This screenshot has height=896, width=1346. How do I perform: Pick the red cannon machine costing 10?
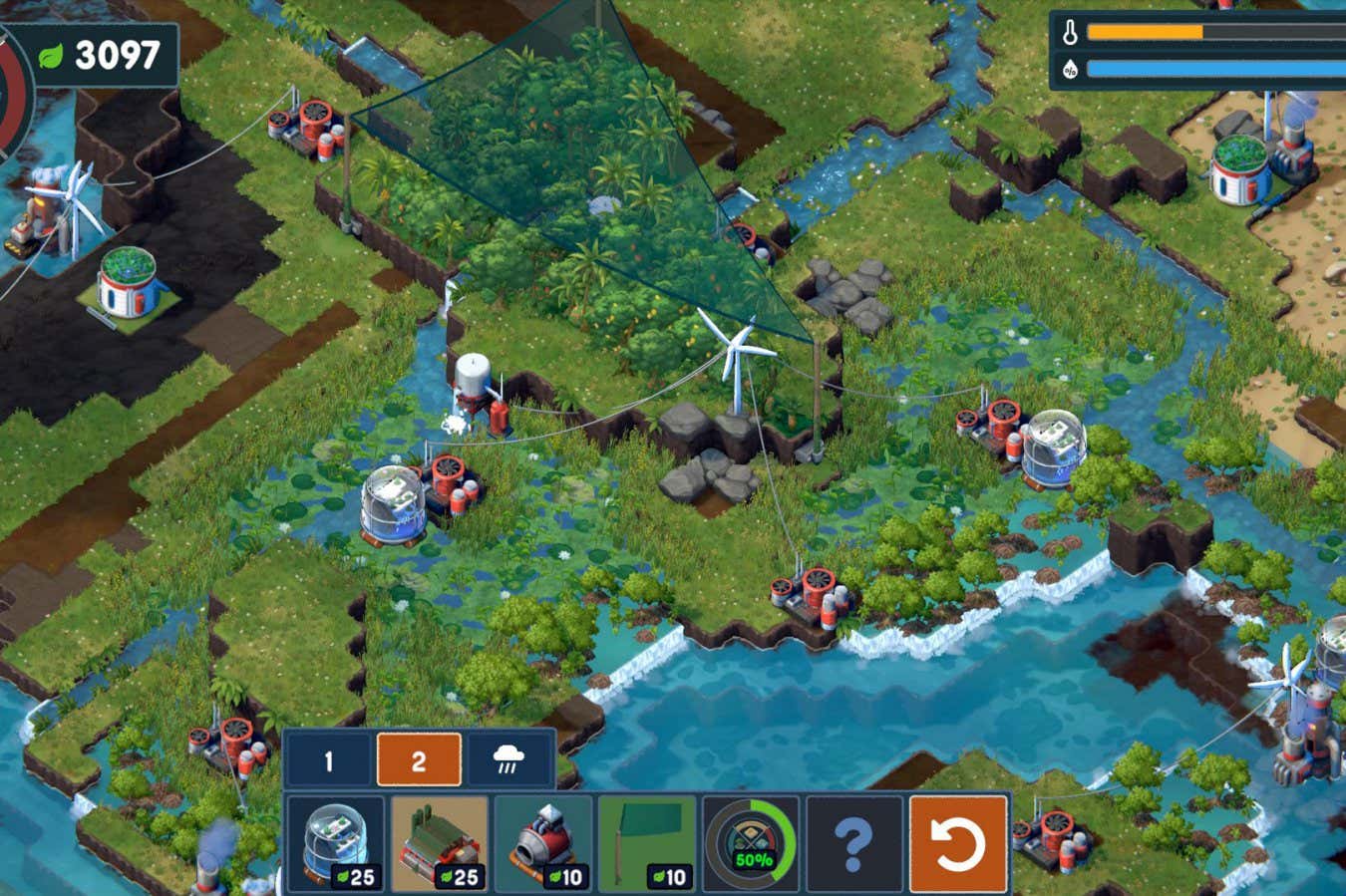click(543, 843)
